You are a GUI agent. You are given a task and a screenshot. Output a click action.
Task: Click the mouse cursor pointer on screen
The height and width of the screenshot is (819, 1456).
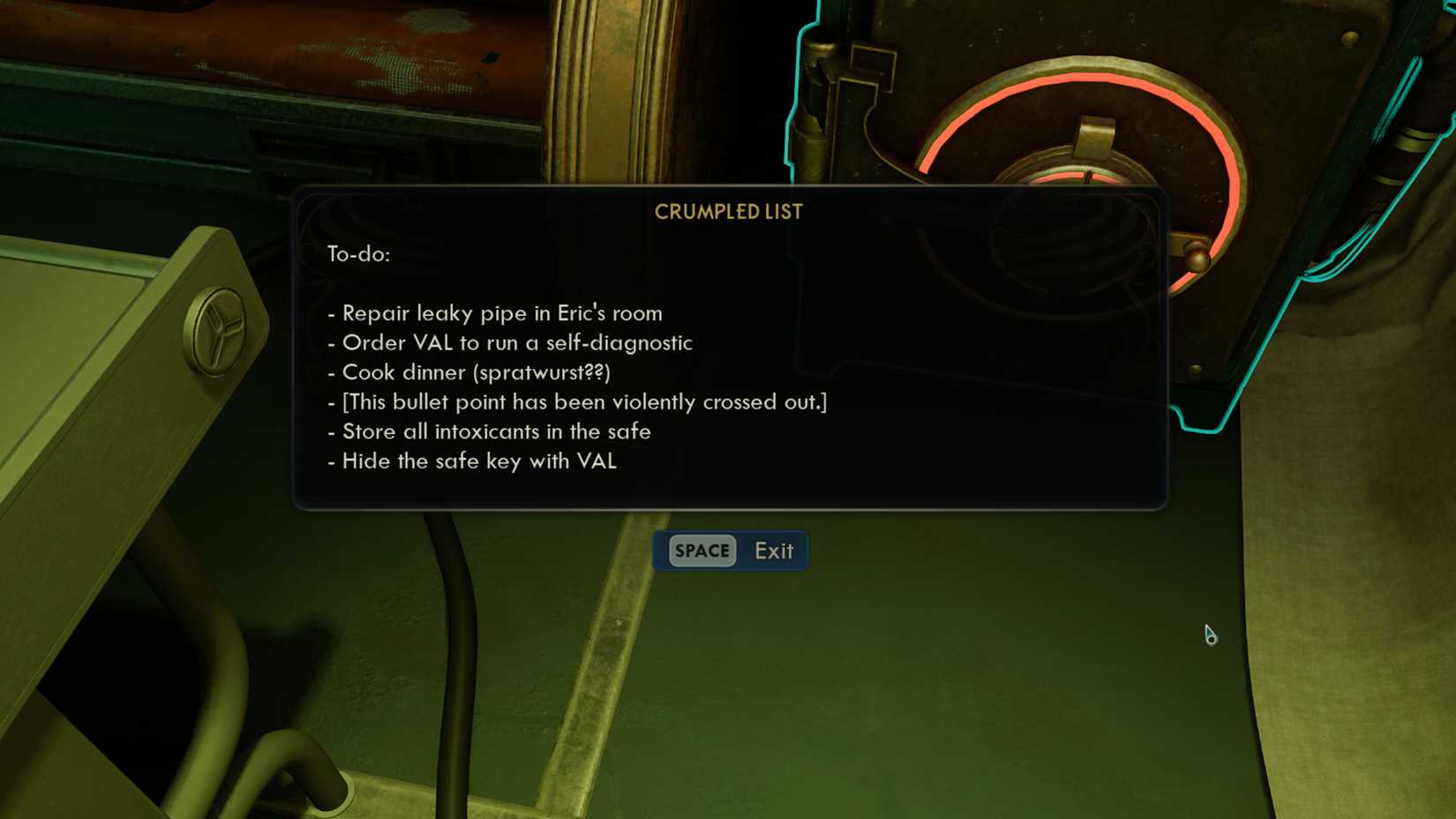pyautogui.click(x=1210, y=635)
